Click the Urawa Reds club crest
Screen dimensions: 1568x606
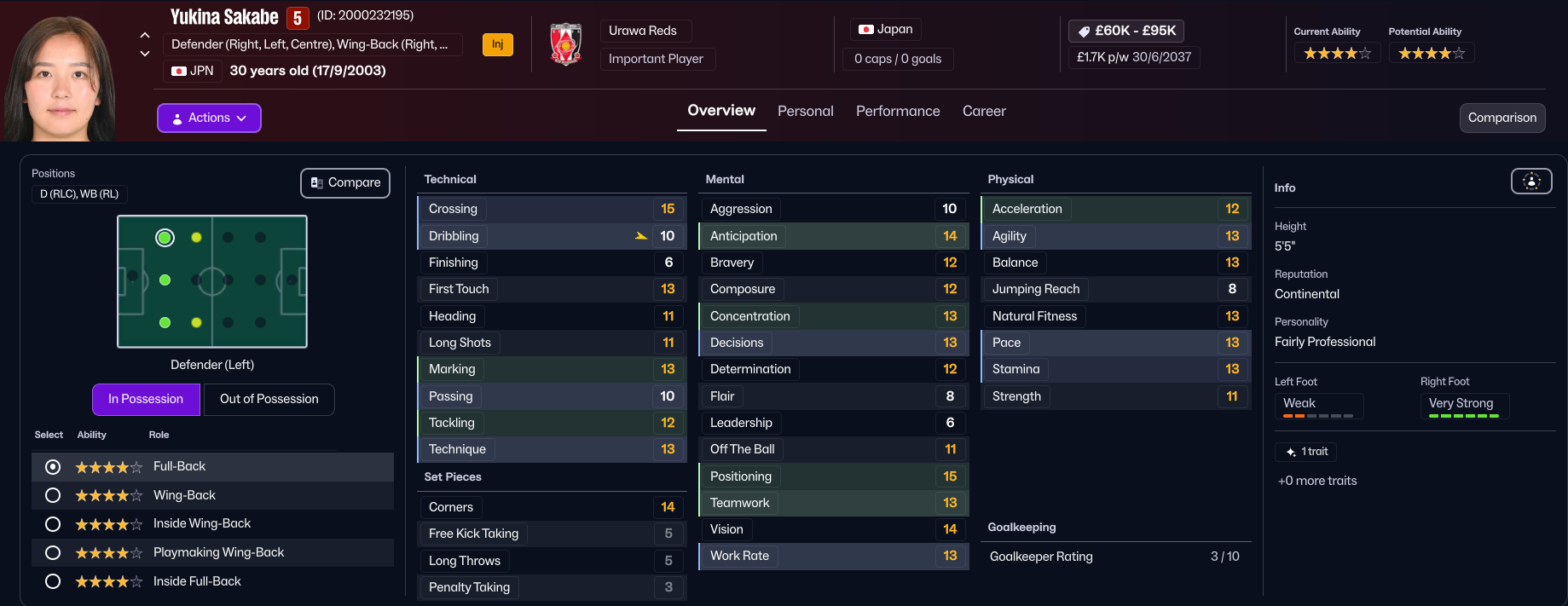tap(565, 44)
